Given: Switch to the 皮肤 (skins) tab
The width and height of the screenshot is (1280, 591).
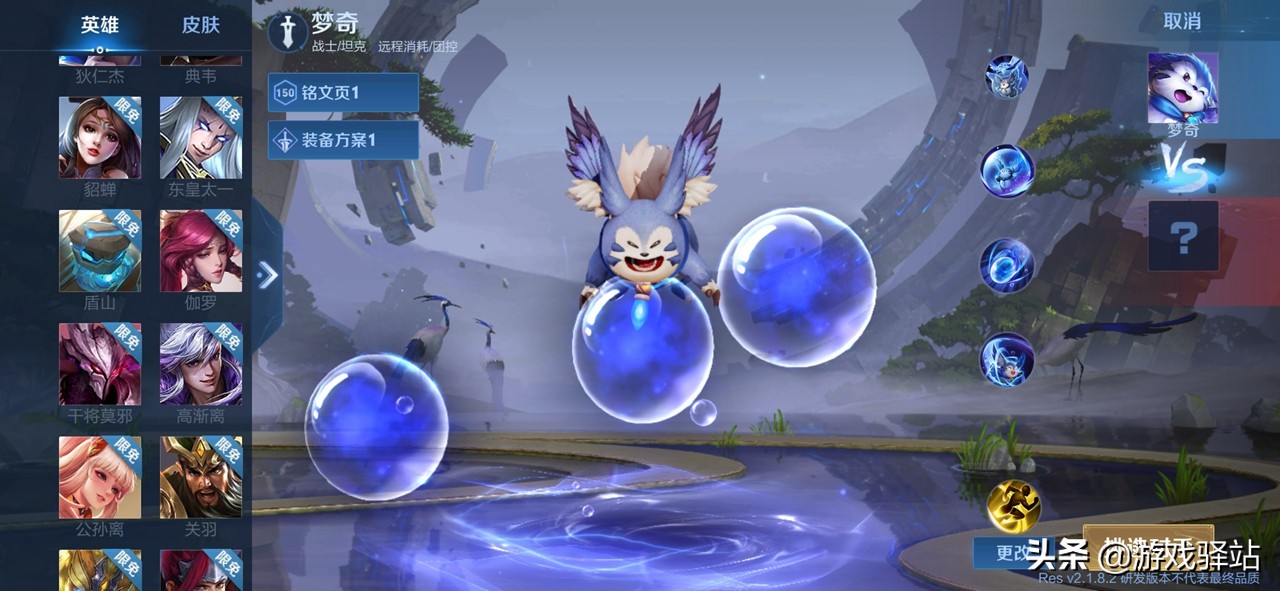Looking at the screenshot, I should coord(200,25).
